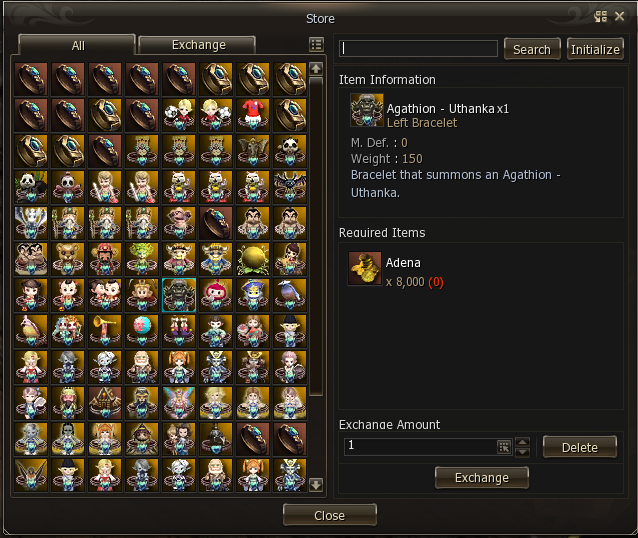This screenshot has height=538, width=638.
Task: Close the Store window via Close button
Action: point(329,515)
